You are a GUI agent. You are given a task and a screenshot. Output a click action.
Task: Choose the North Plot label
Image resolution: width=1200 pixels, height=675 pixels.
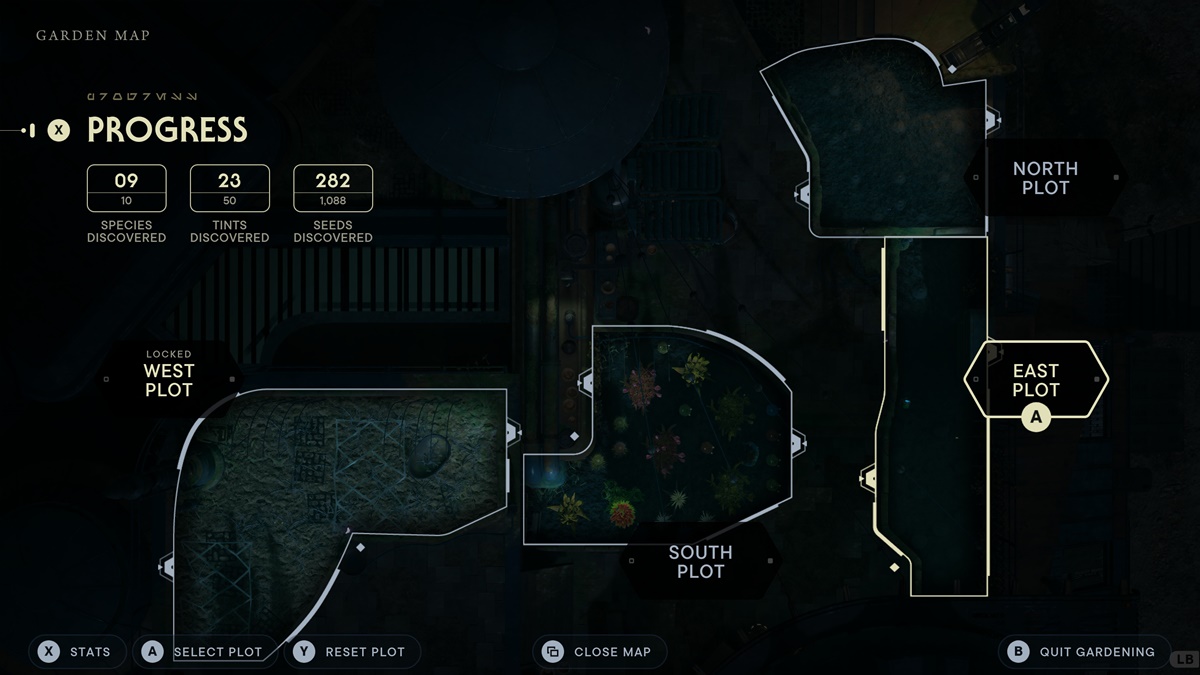coord(1045,178)
